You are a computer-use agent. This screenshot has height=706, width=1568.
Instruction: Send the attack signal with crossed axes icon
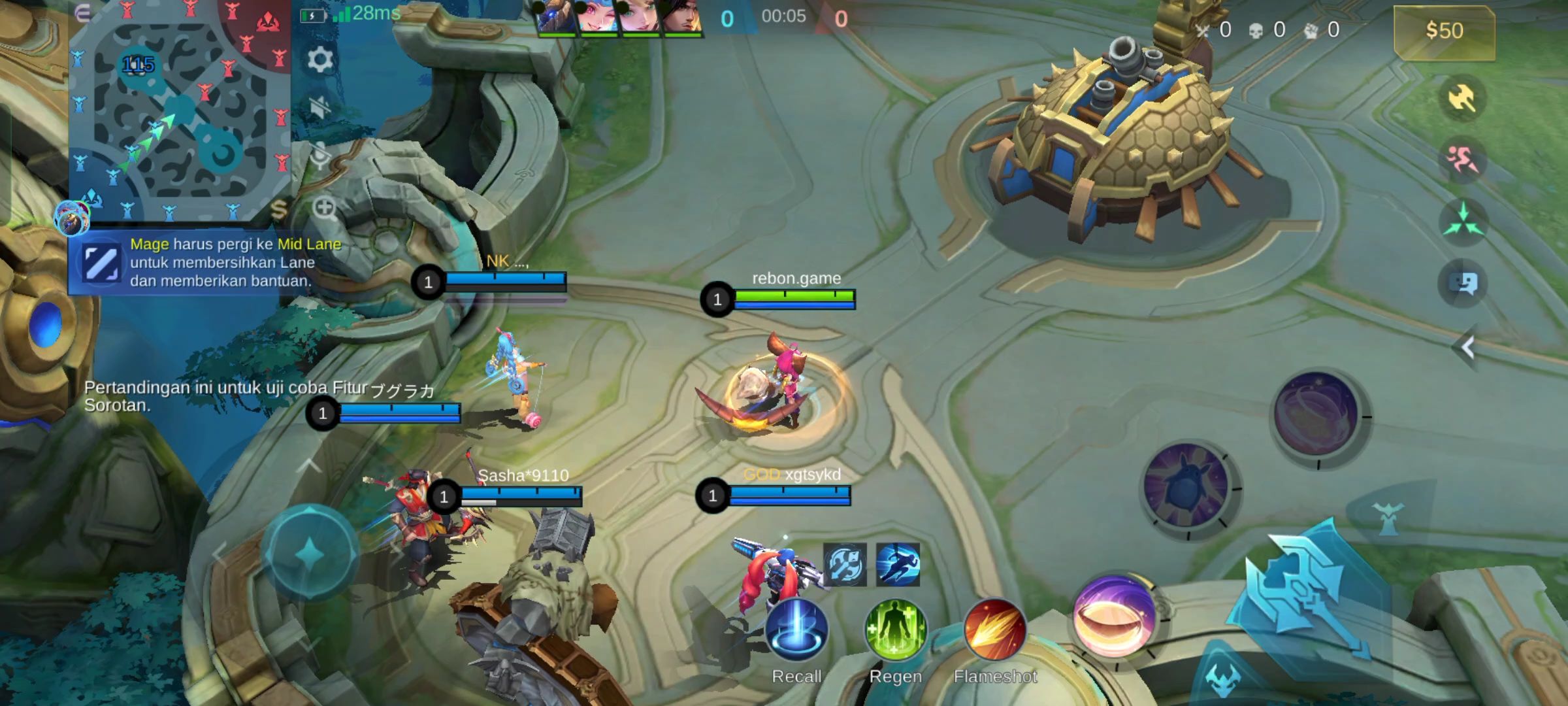[x=1462, y=99]
